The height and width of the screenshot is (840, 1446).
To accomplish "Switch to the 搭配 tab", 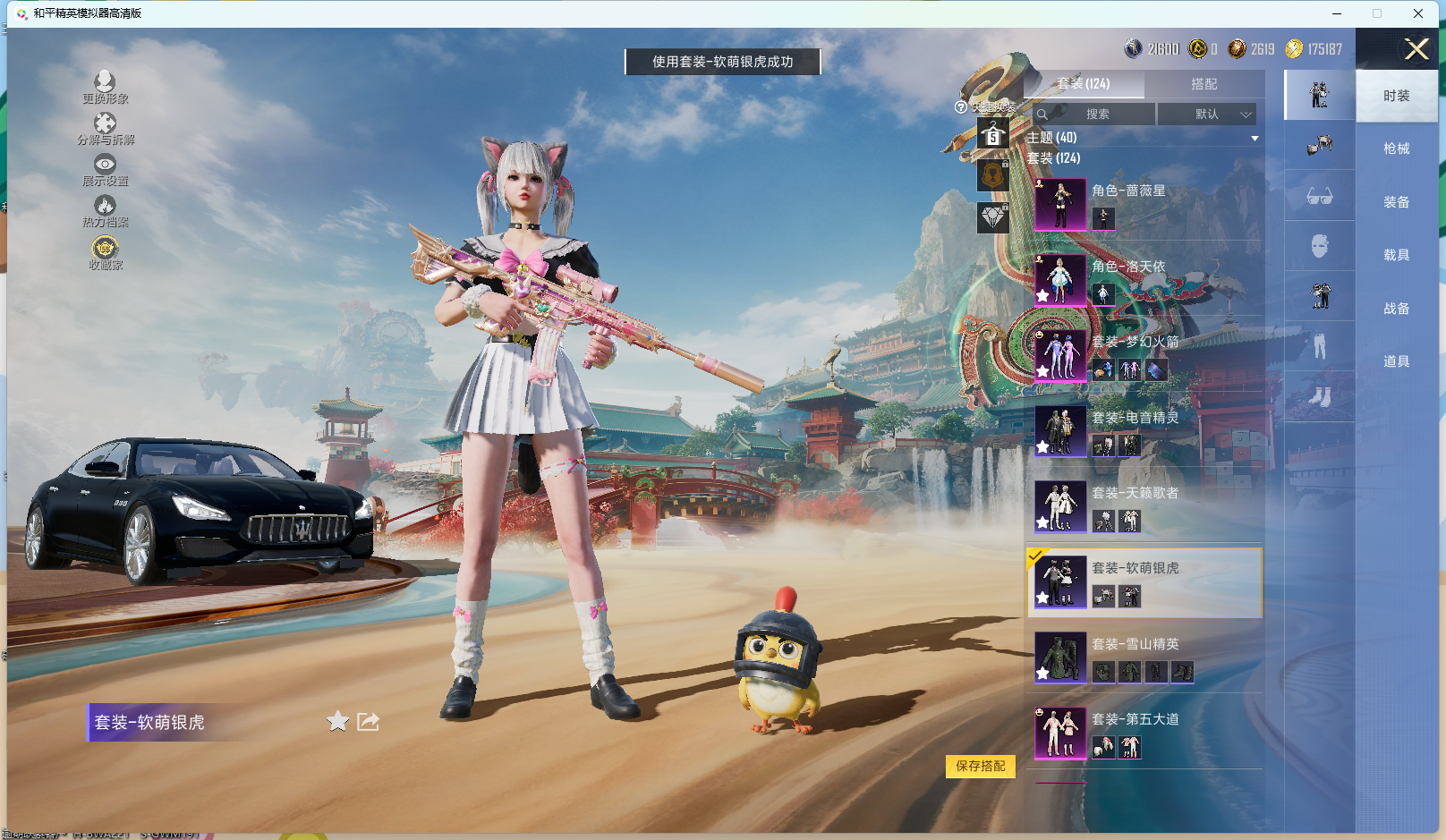I will pyautogui.click(x=1204, y=84).
